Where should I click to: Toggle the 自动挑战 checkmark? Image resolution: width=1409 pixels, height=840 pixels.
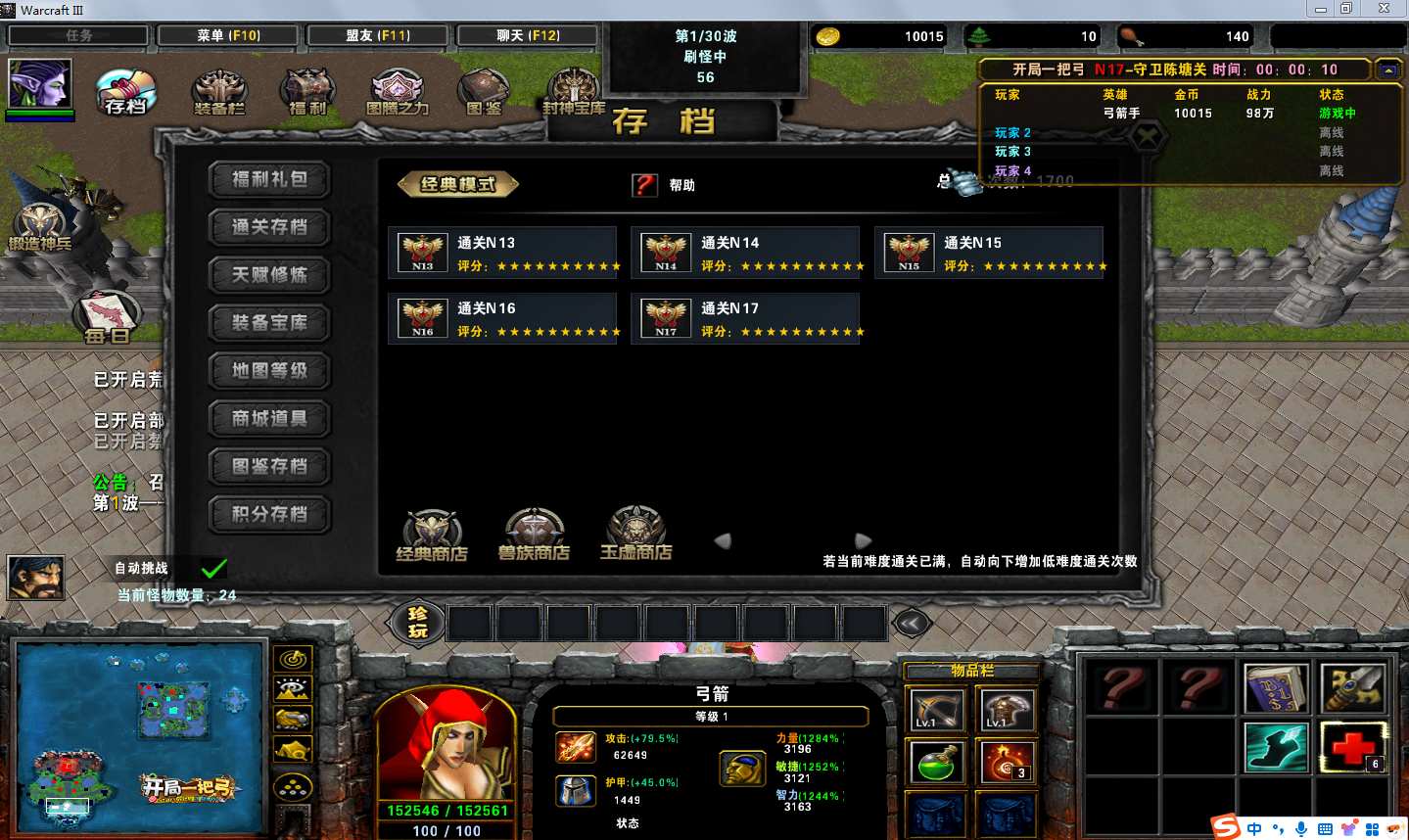[x=213, y=568]
